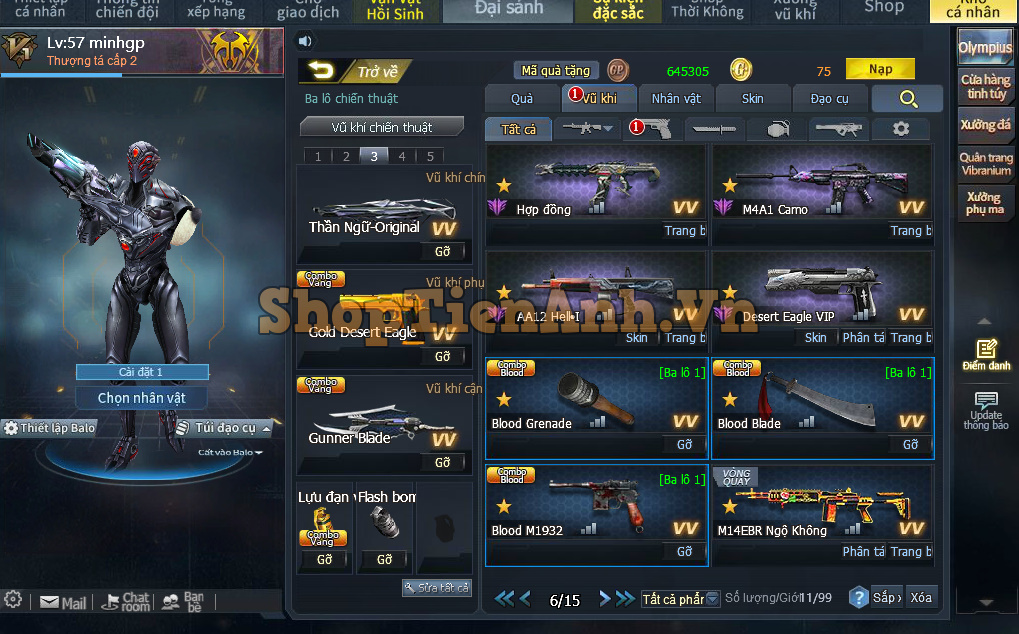
Task: Click the Xóa delete button
Action: click(x=920, y=598)
